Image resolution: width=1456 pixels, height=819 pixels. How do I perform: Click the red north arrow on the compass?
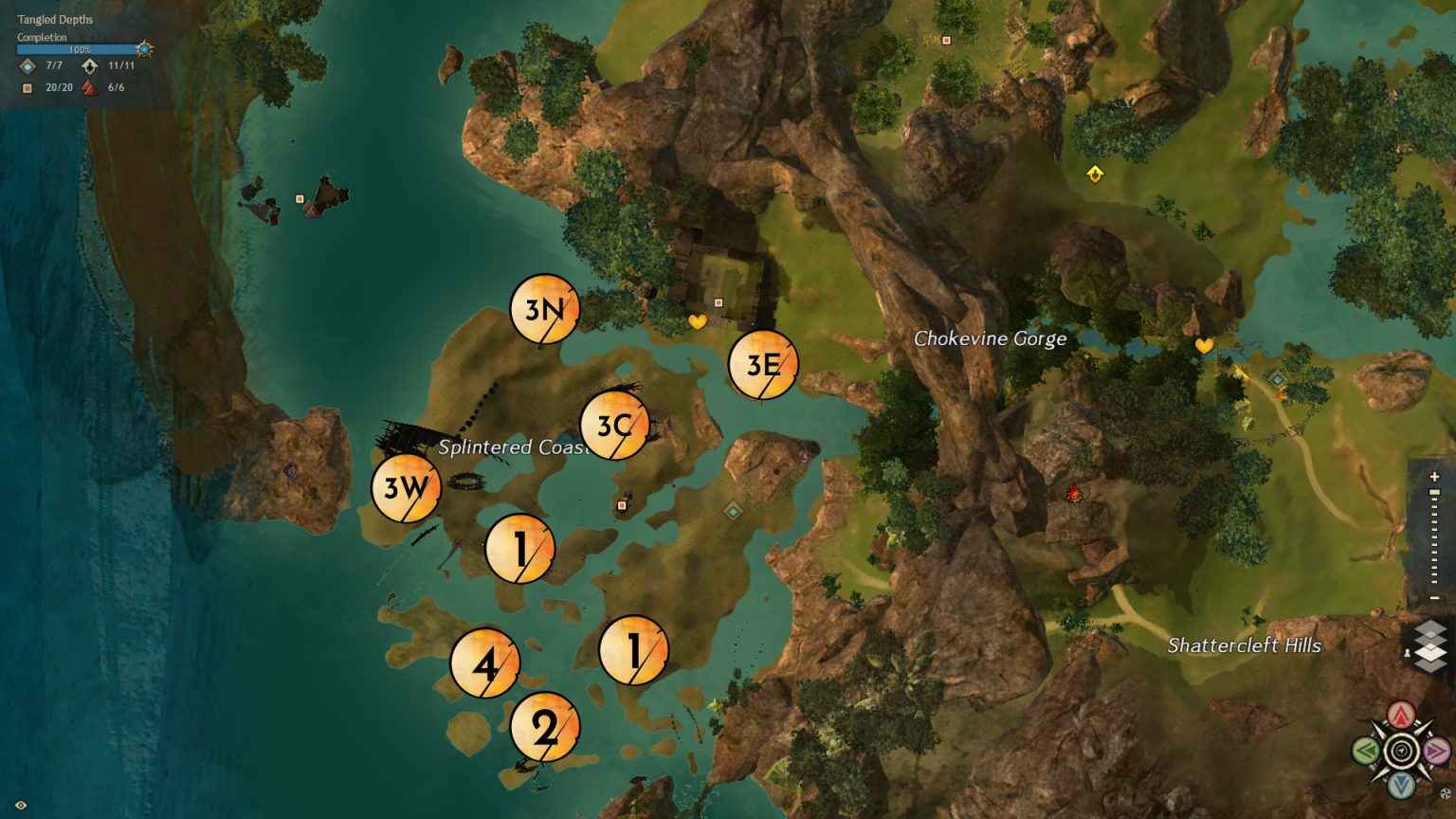click(1400, 714)
